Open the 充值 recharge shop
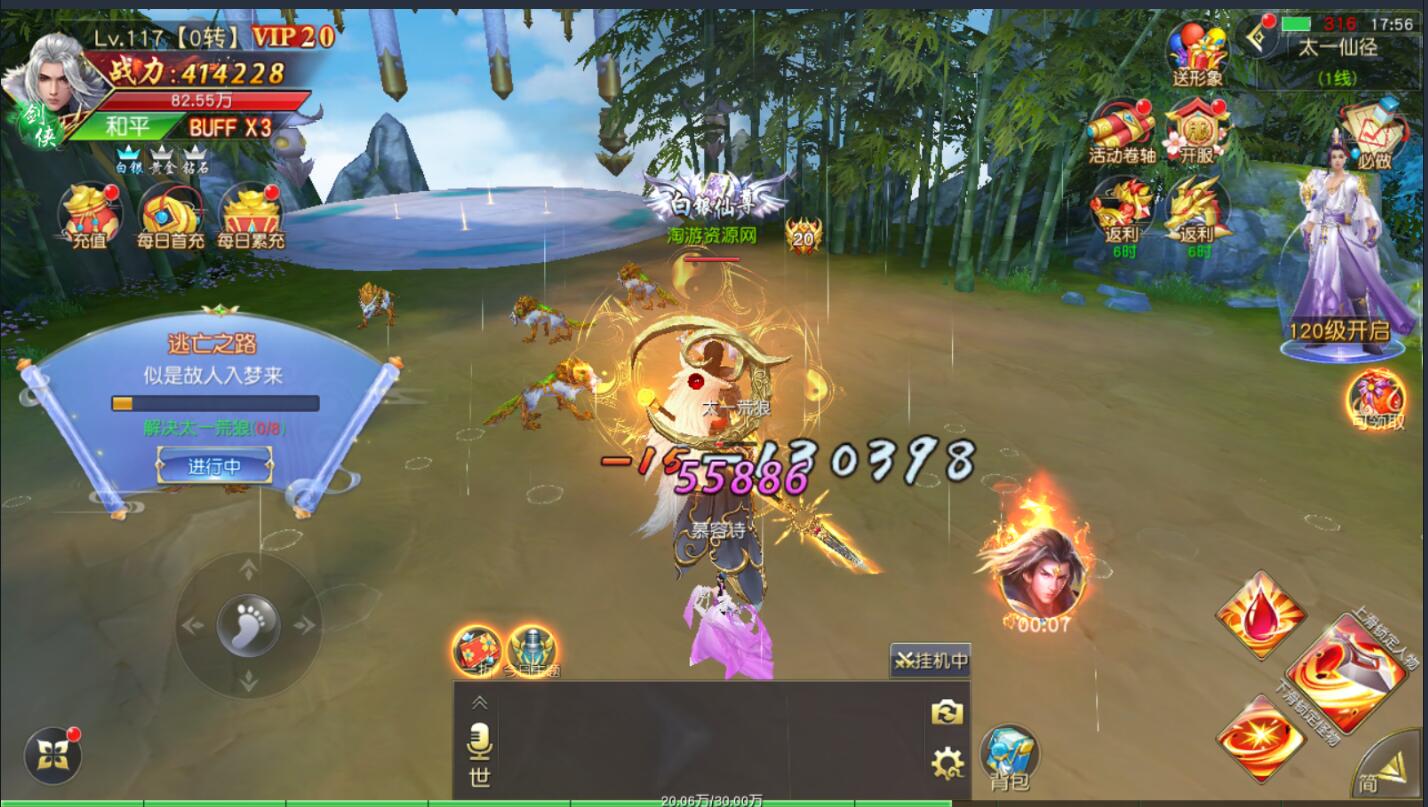1428x807 pixels. coord(88,215)
